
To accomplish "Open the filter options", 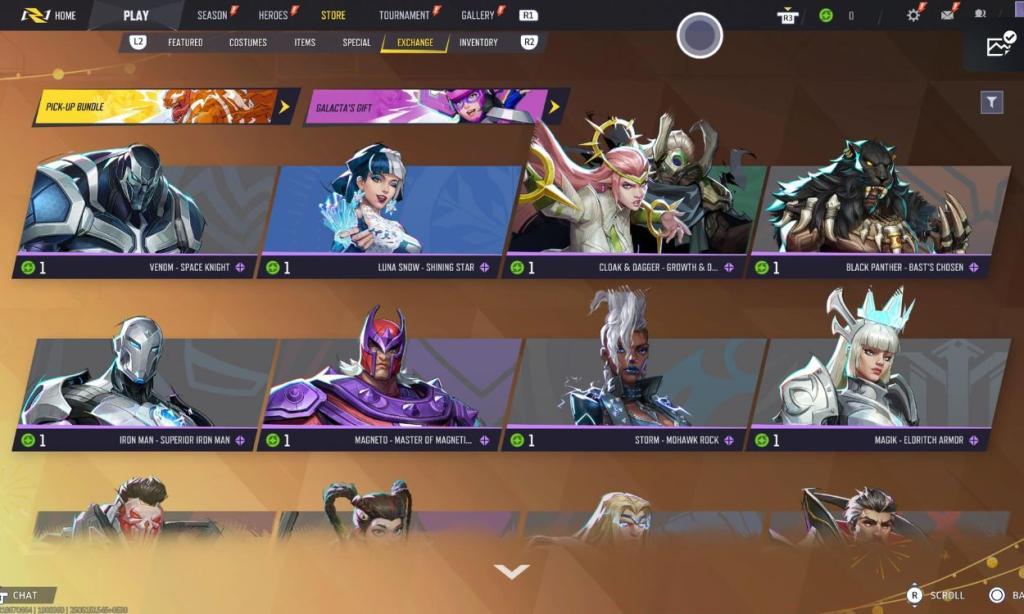I will pyautogui.click(x=991, y=102).
